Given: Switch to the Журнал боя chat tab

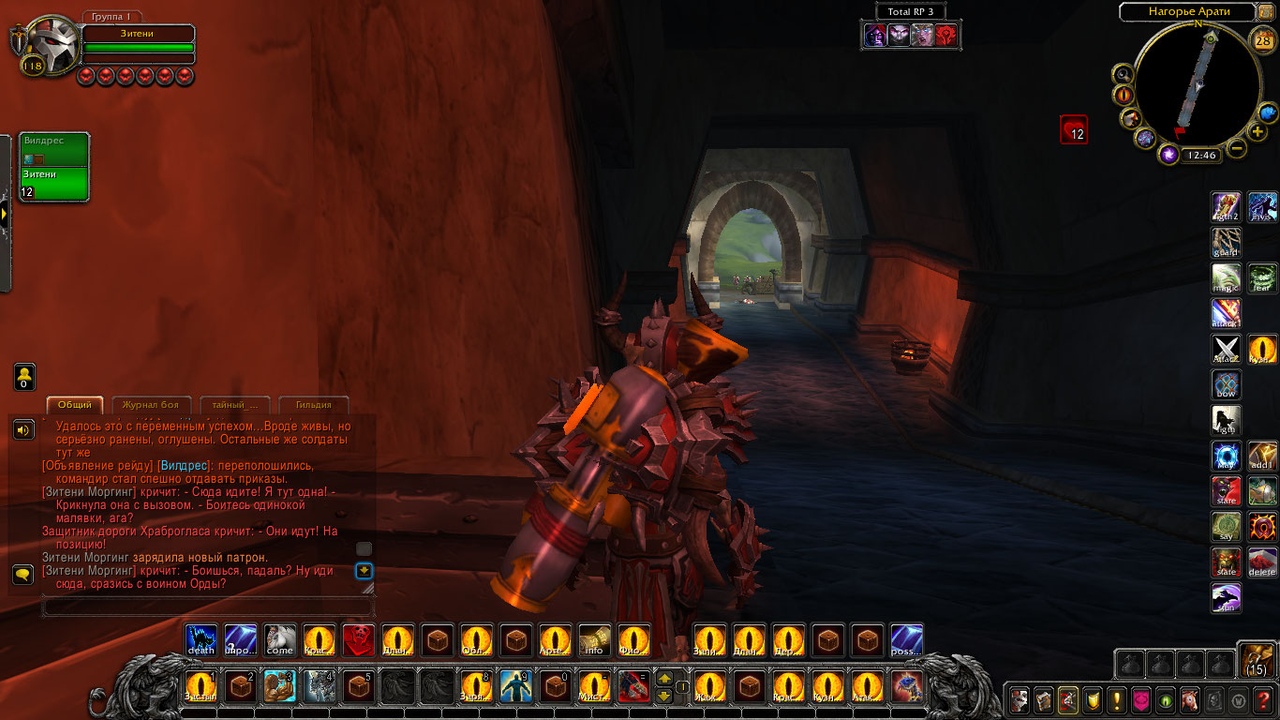Looking at the screenshot, I should coord(150,405).
